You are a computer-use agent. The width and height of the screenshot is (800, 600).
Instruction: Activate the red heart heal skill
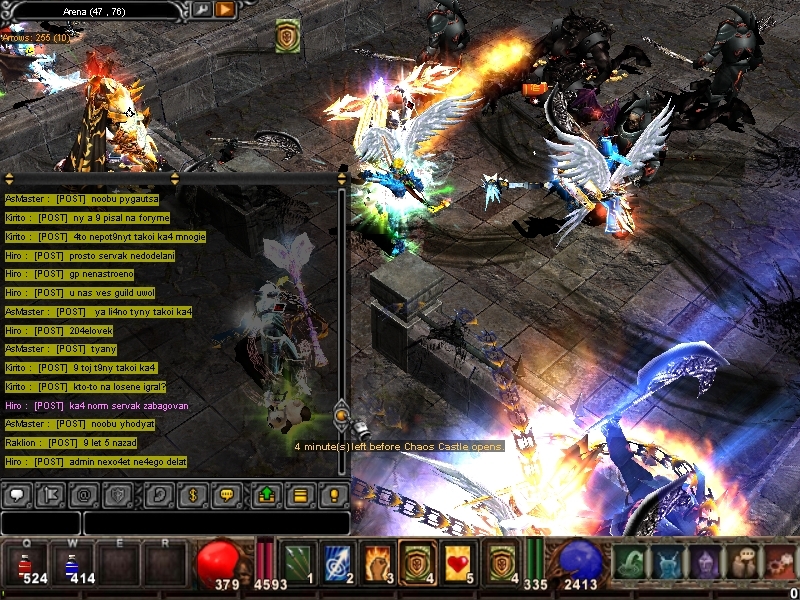coord(459,563)
